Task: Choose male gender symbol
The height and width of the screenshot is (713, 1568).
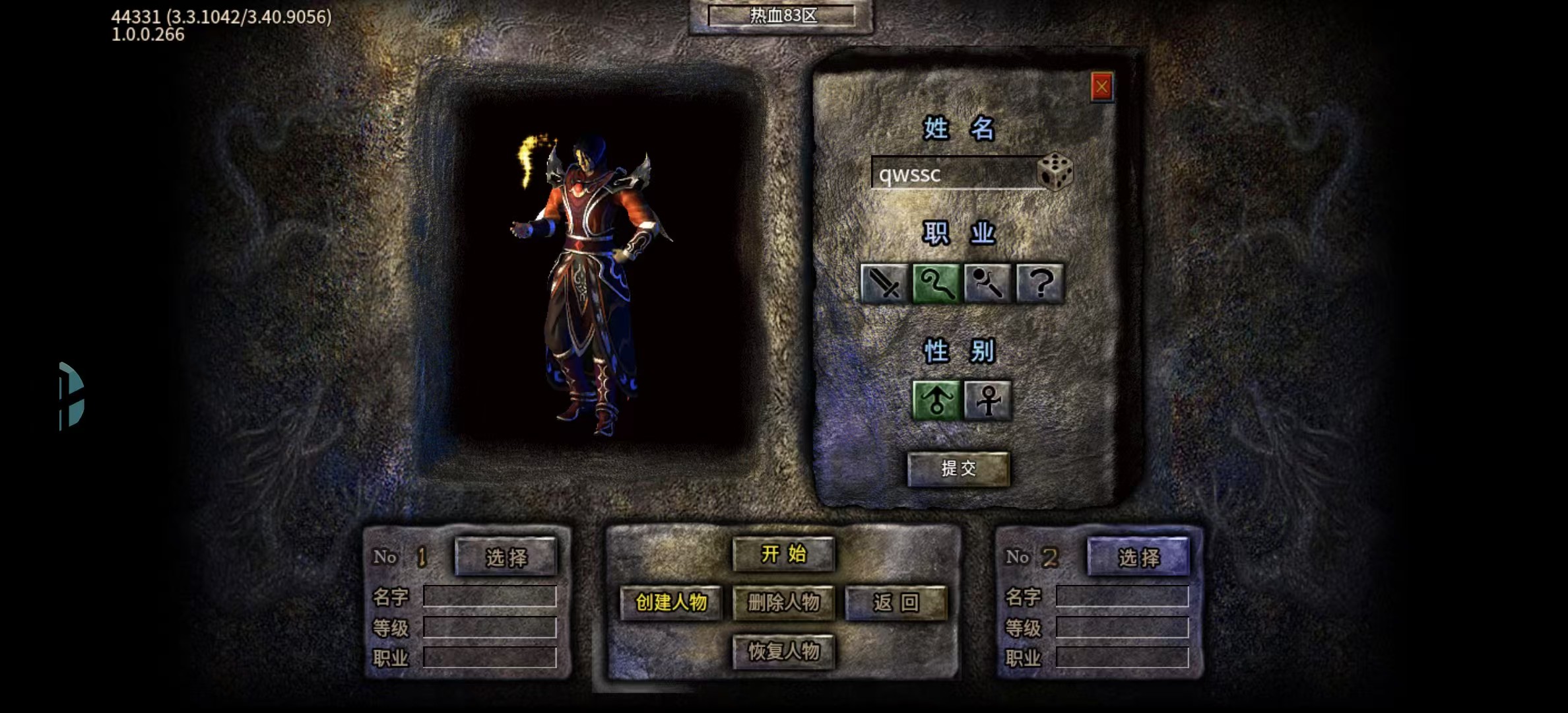Action: click(936, 400)
